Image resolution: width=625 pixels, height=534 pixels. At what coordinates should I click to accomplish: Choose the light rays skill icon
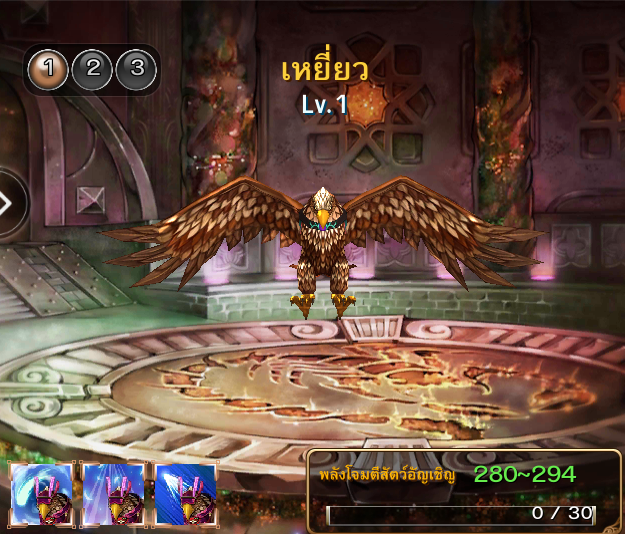(114, 495)
